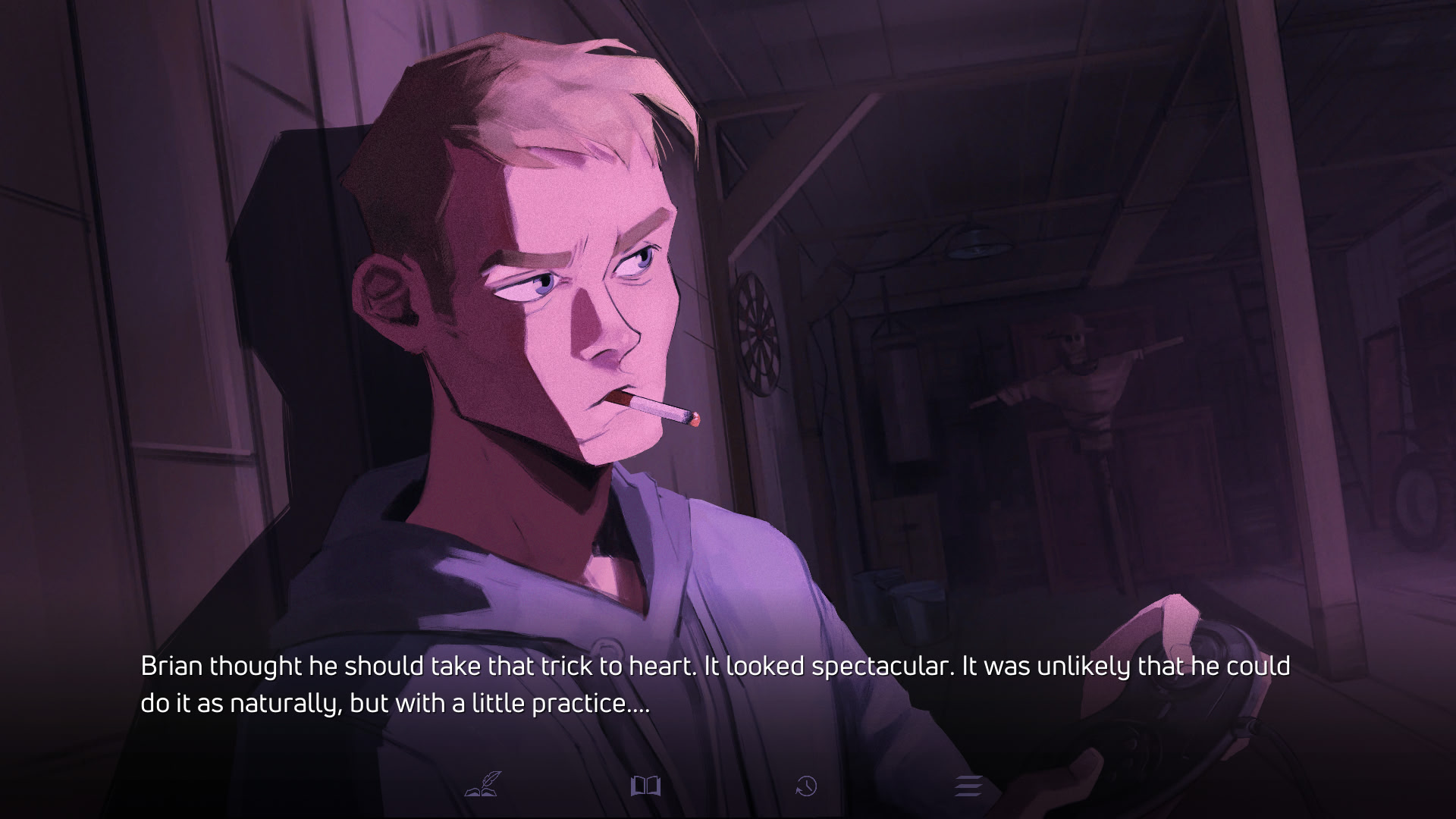
Task: Open the open-book journal icon
Action: (645, 786)
